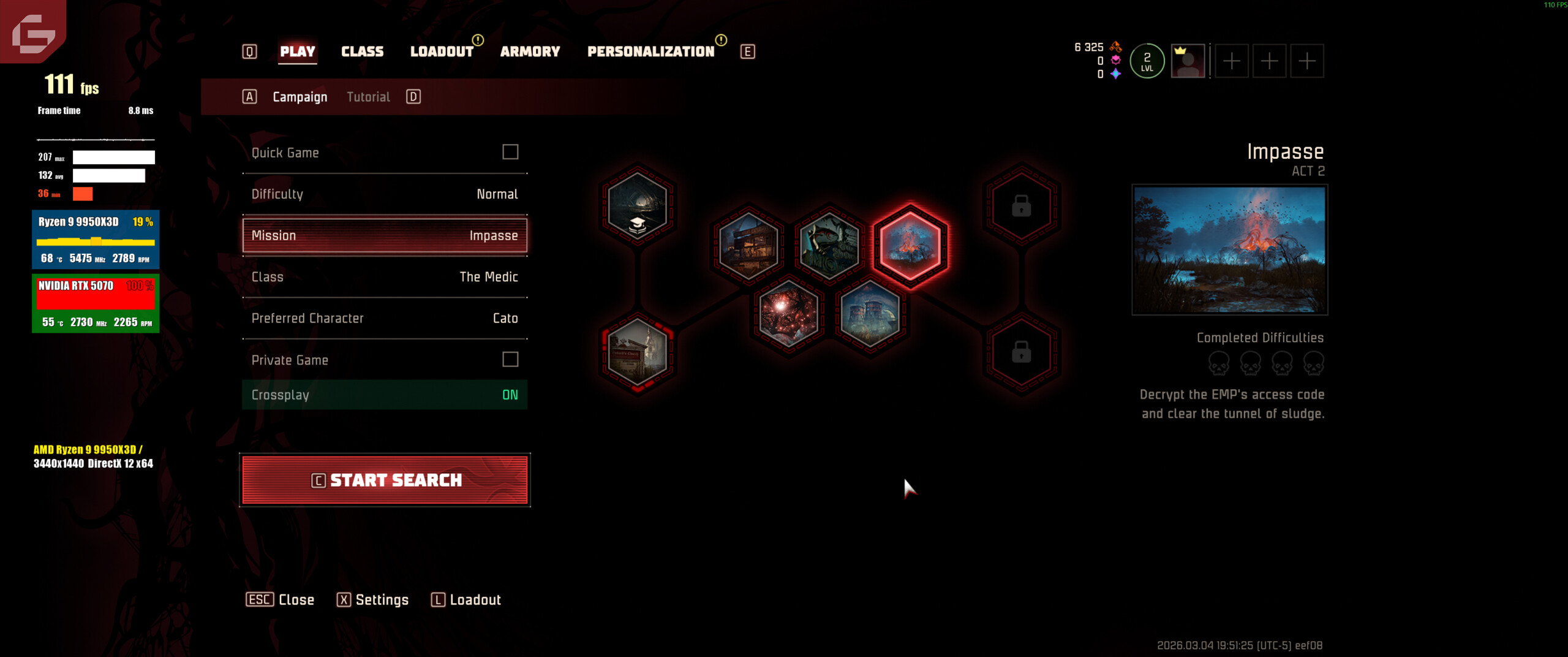The image size is (1568, 657).
Task: Switch to the Tutorial sub-tab
Action: 368,97
